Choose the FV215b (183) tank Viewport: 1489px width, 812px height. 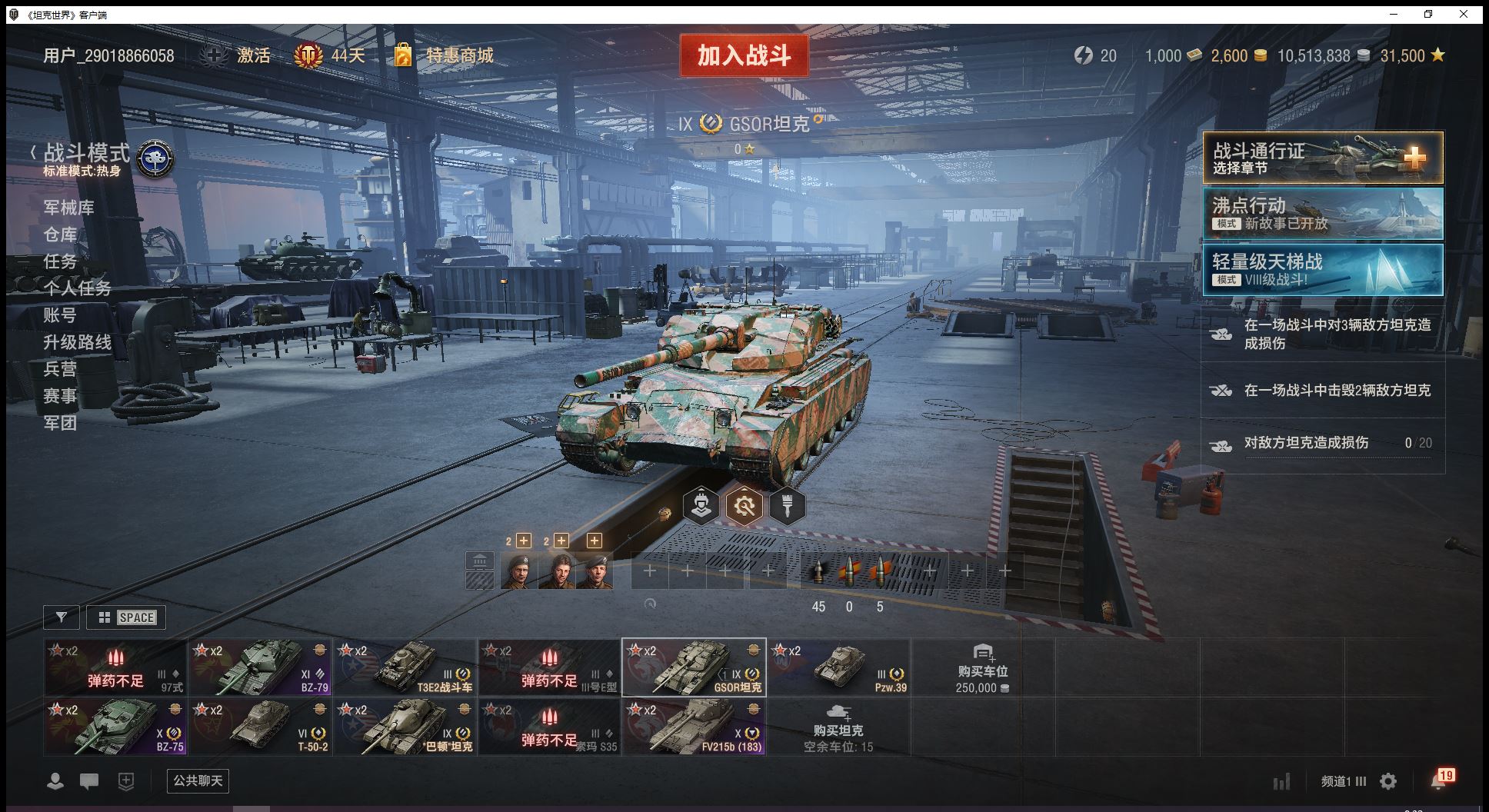pos(694,727)
